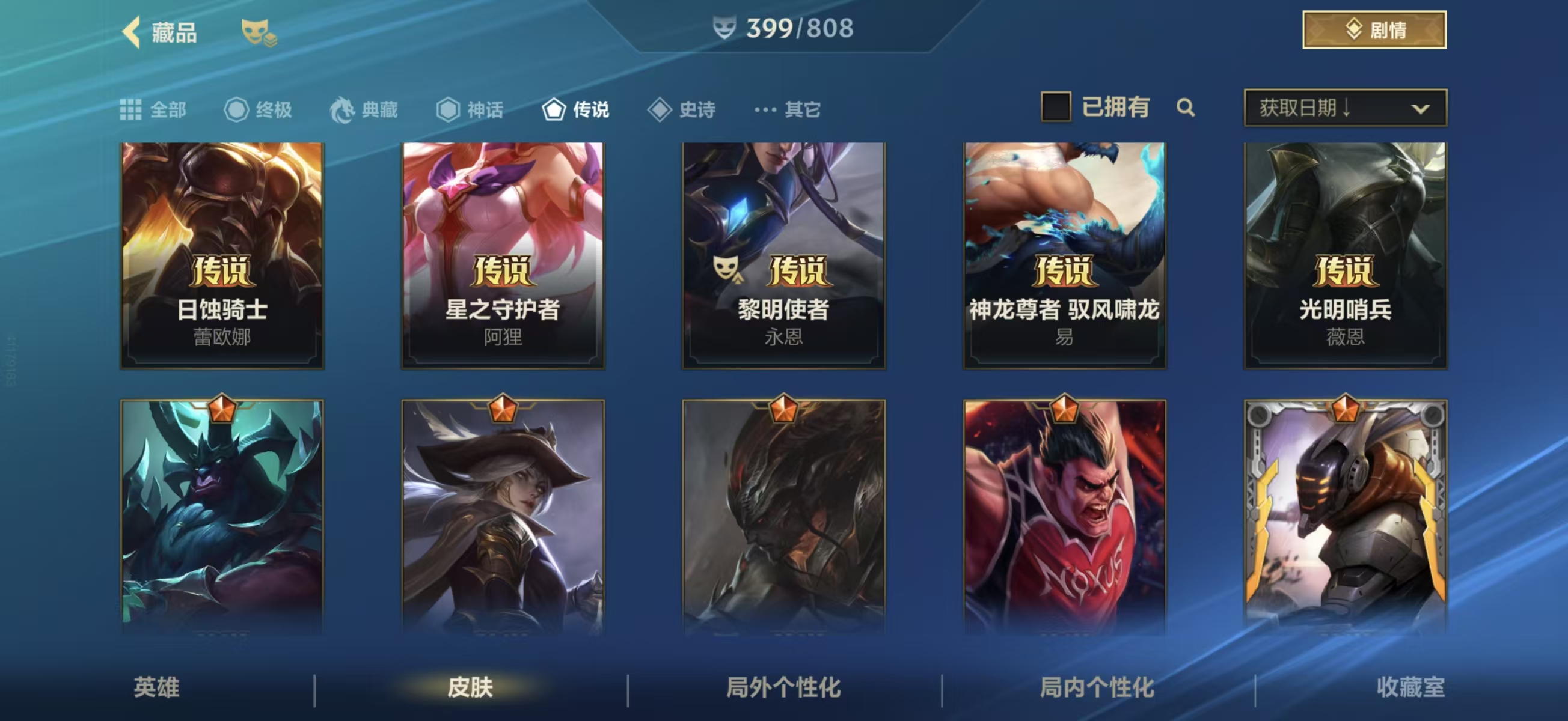Open the 其它 filter

[x=788, y=109]
